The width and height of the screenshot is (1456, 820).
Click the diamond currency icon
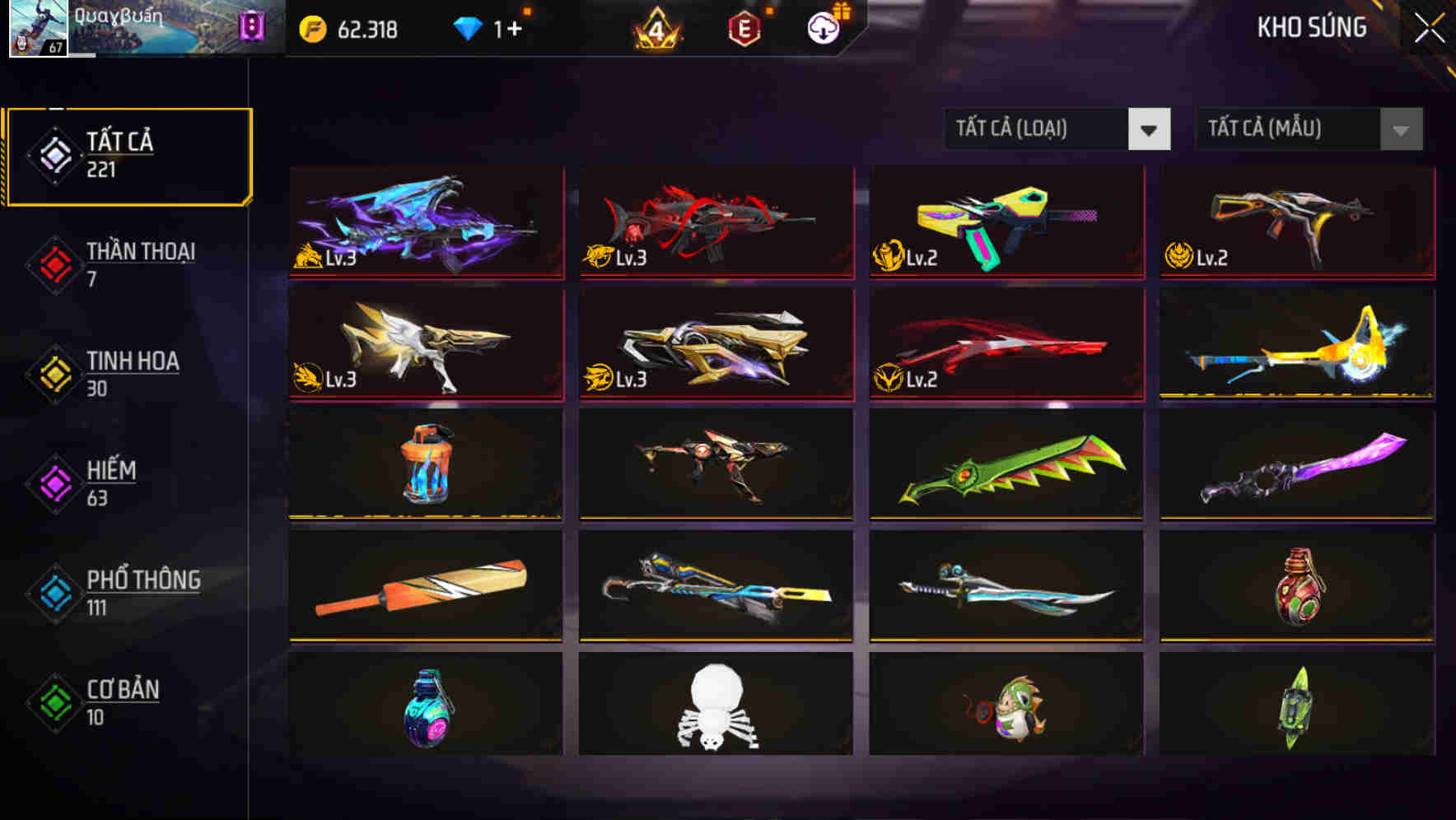(467, 27)
